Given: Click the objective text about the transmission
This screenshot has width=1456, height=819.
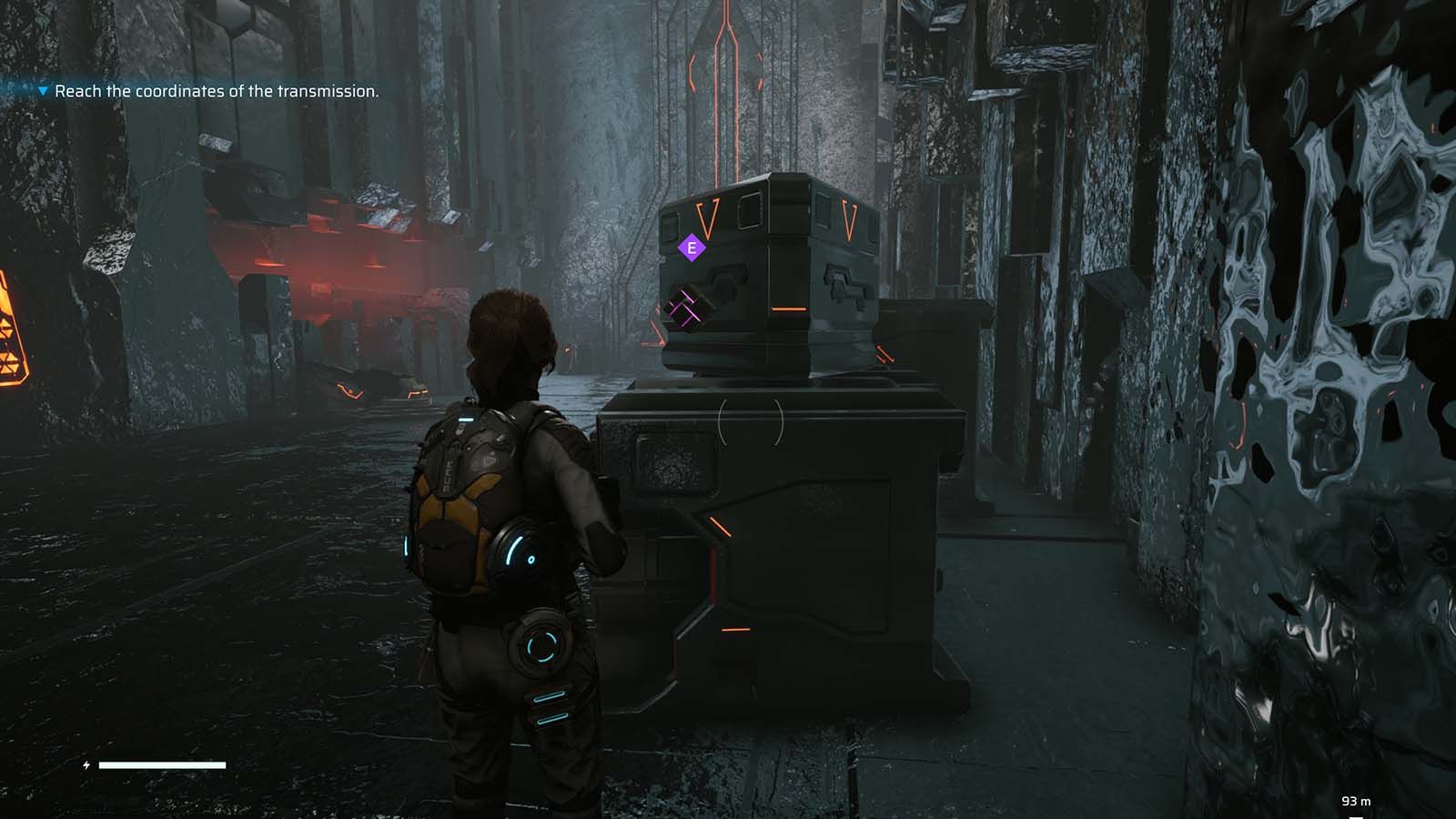Looking at the screenshot, I should pos(218,92).
